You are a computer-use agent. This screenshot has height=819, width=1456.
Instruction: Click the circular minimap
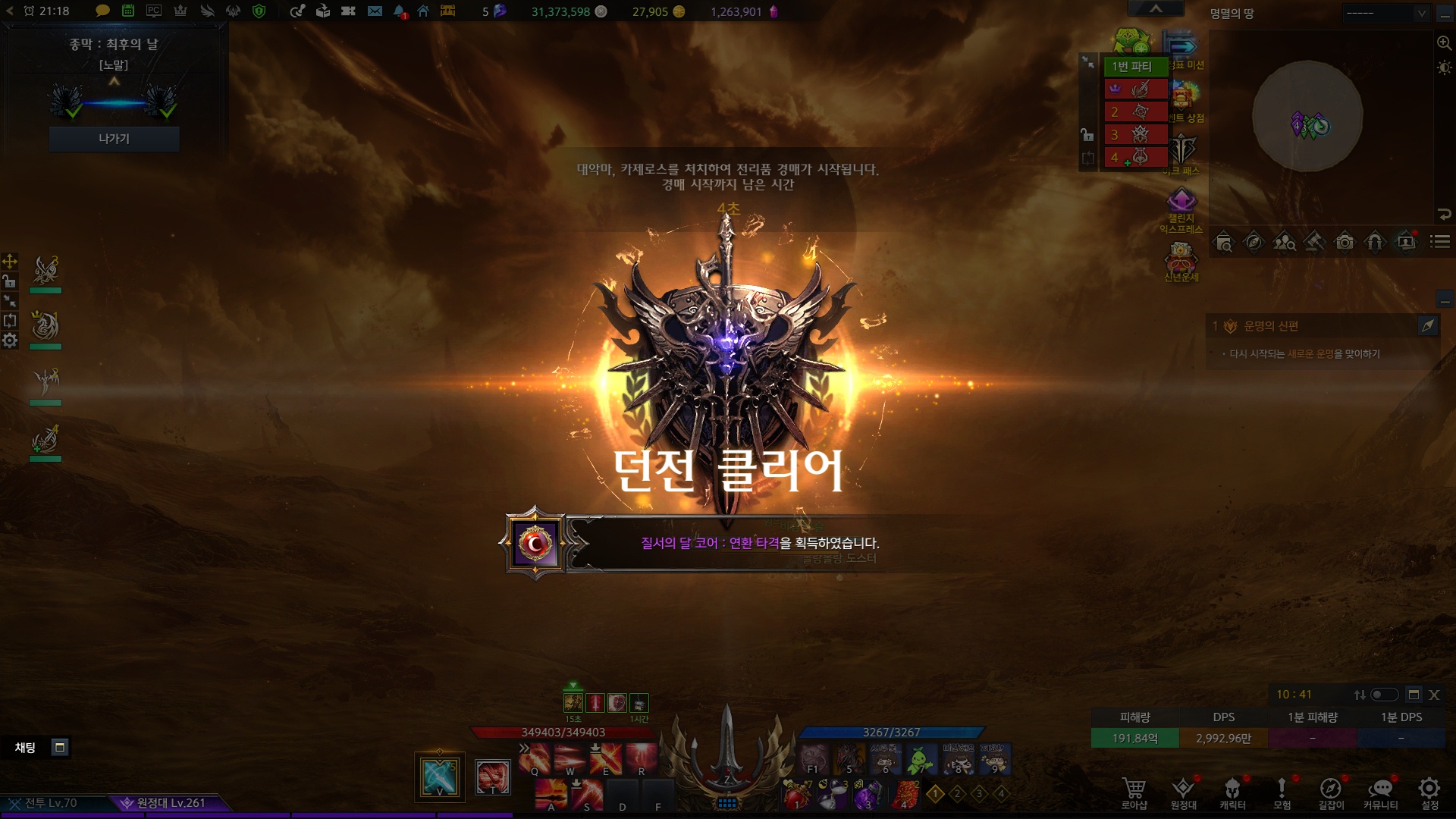[1307, 116]
